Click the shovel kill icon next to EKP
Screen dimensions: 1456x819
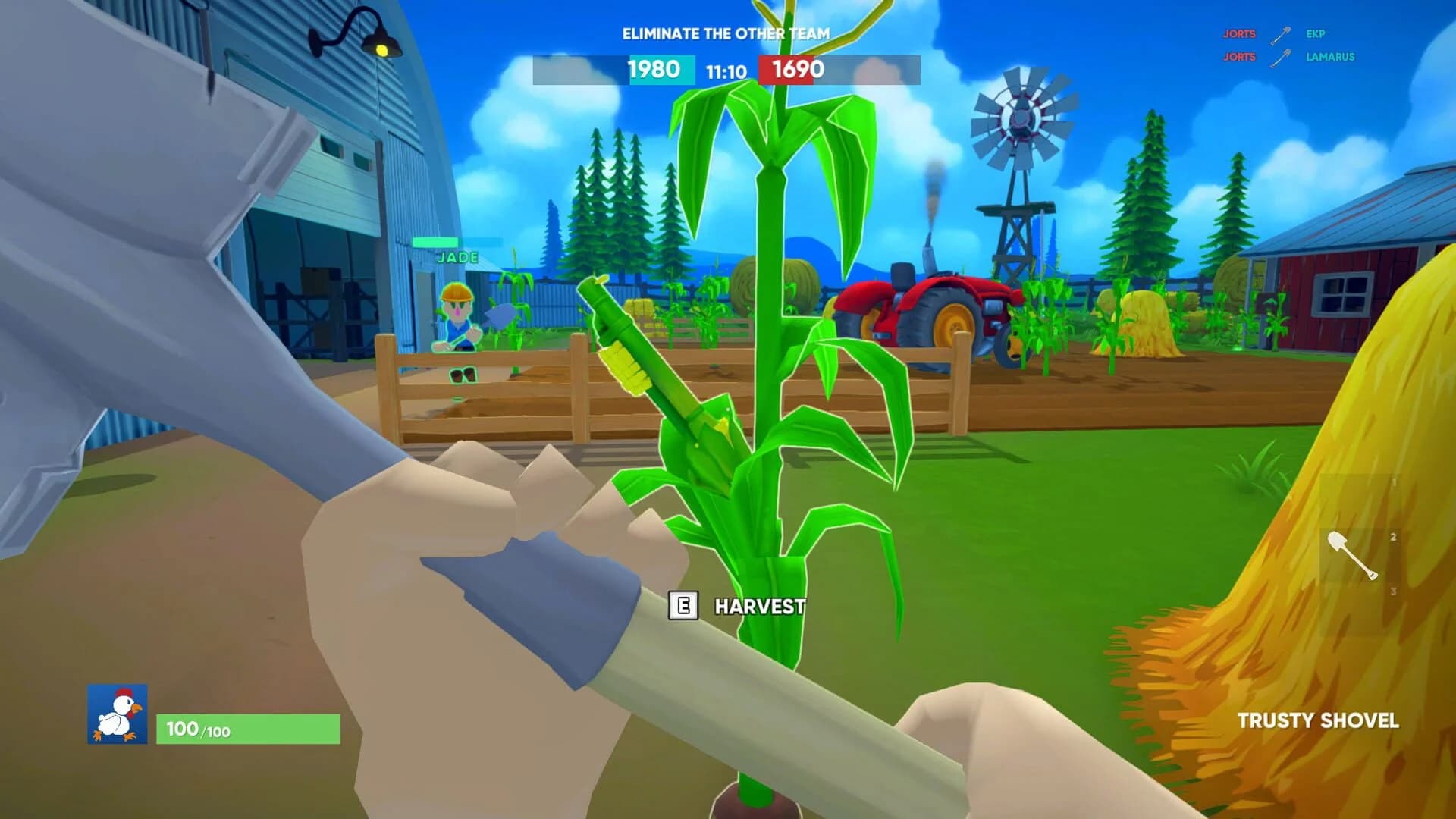tap(1280, 35)
